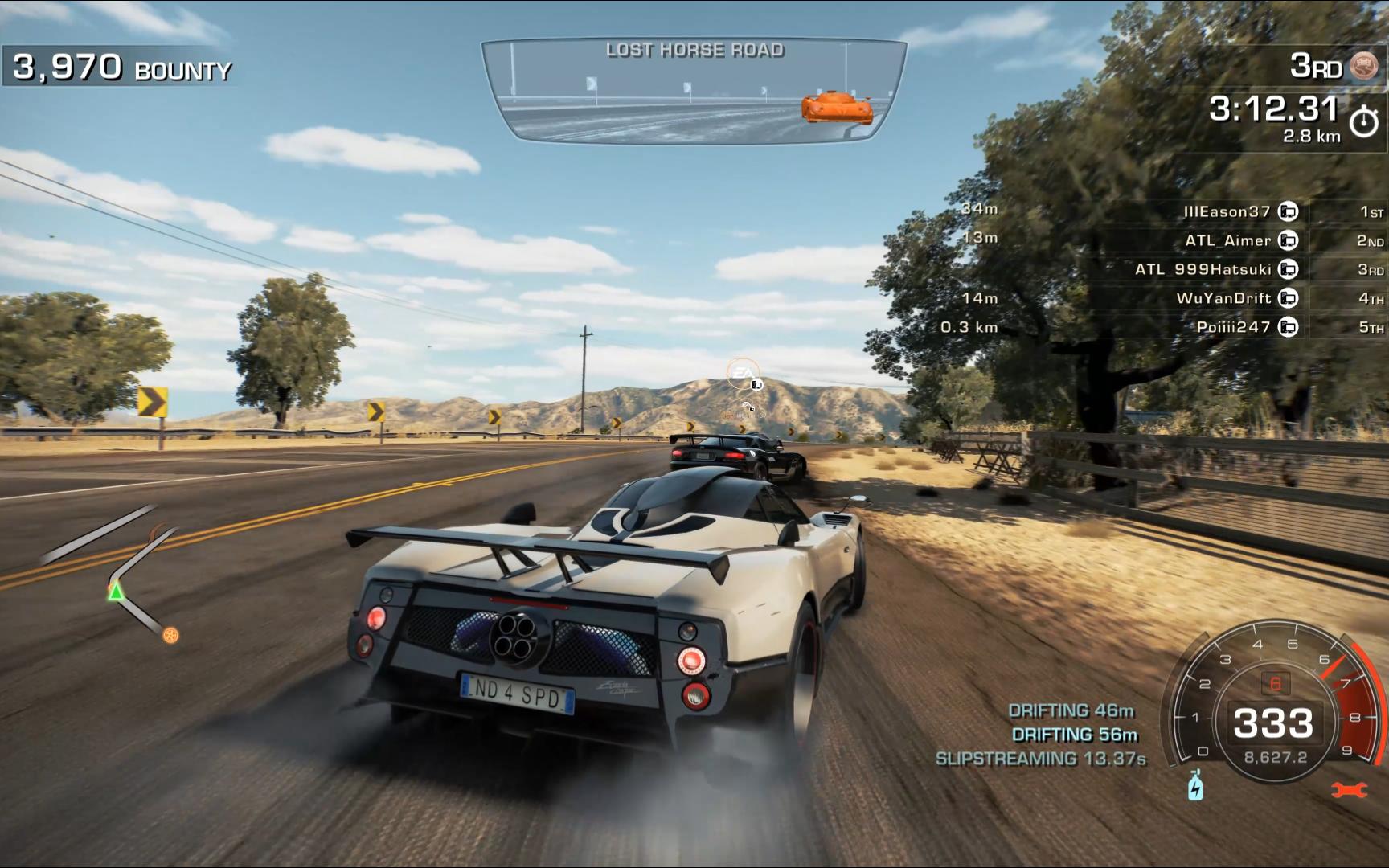The image size is (1389, 868).
Task: Activate the nitrous bottle icon
Action: coord(1195,785)
